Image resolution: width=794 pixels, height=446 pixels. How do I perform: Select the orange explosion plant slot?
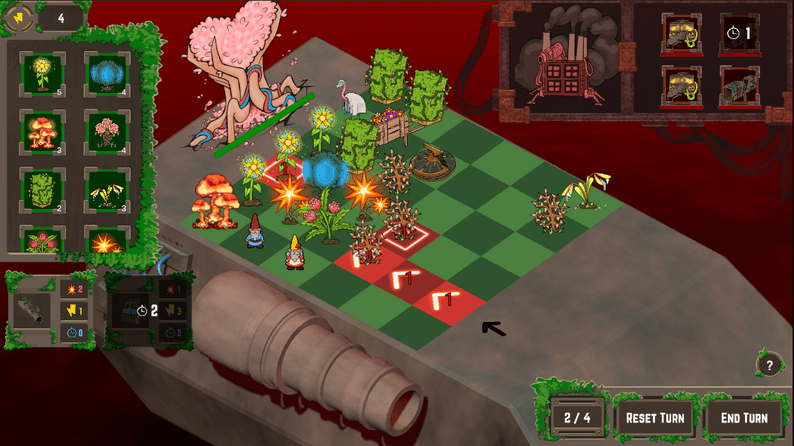106,242
